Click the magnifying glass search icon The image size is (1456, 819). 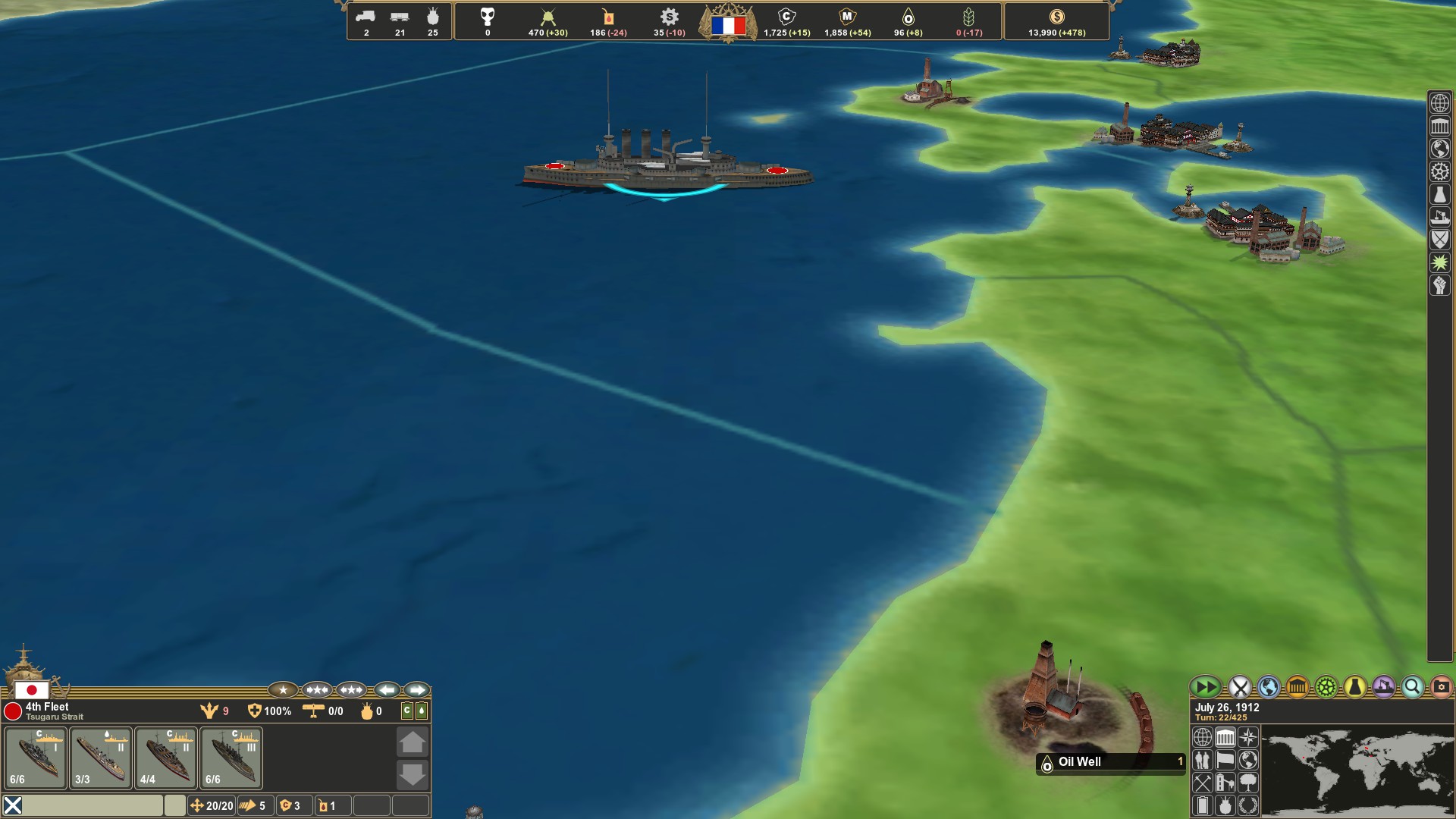point(1411,688)
